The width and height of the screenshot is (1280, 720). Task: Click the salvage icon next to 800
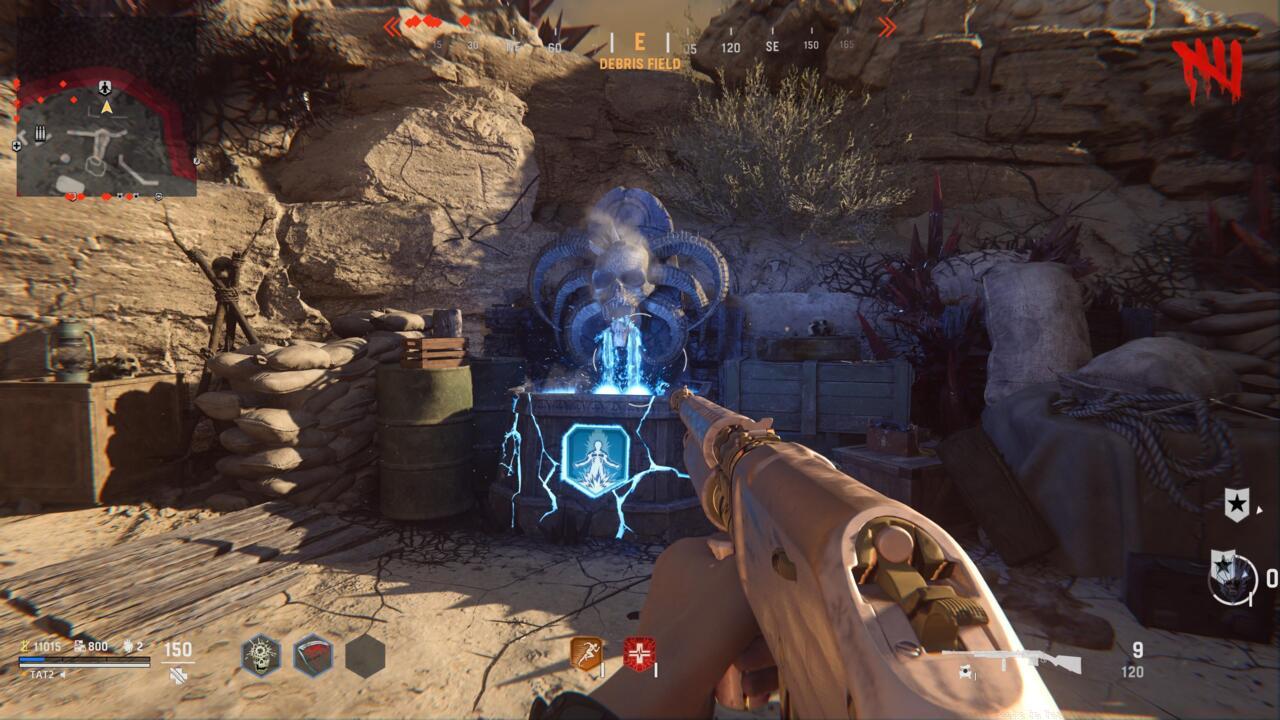point(80,646)
